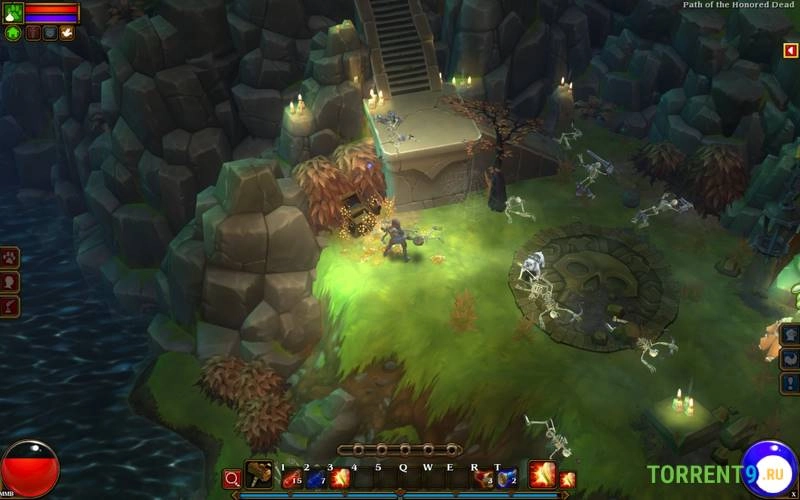Use the blue mana potion in slot 2
This screenshot has height=500, width=800.
point(316,479)
